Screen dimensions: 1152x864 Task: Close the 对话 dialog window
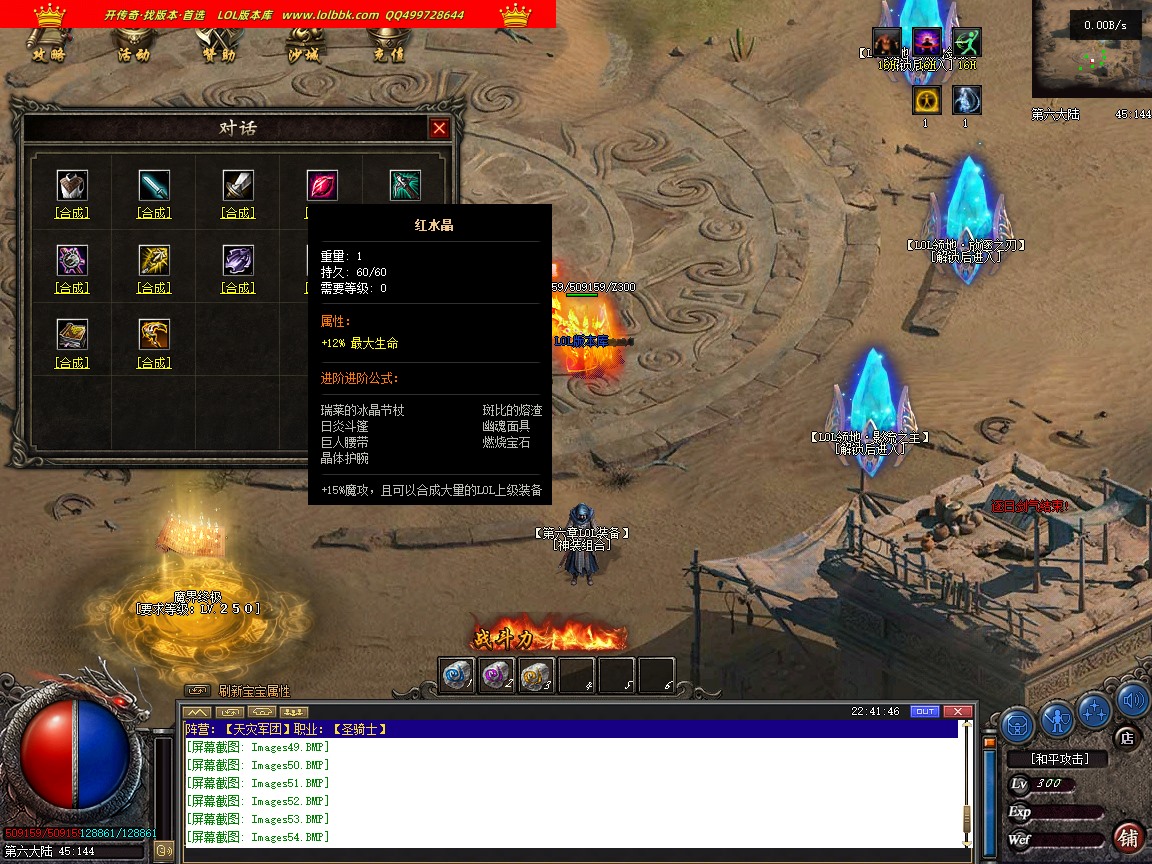click(439, 128)
